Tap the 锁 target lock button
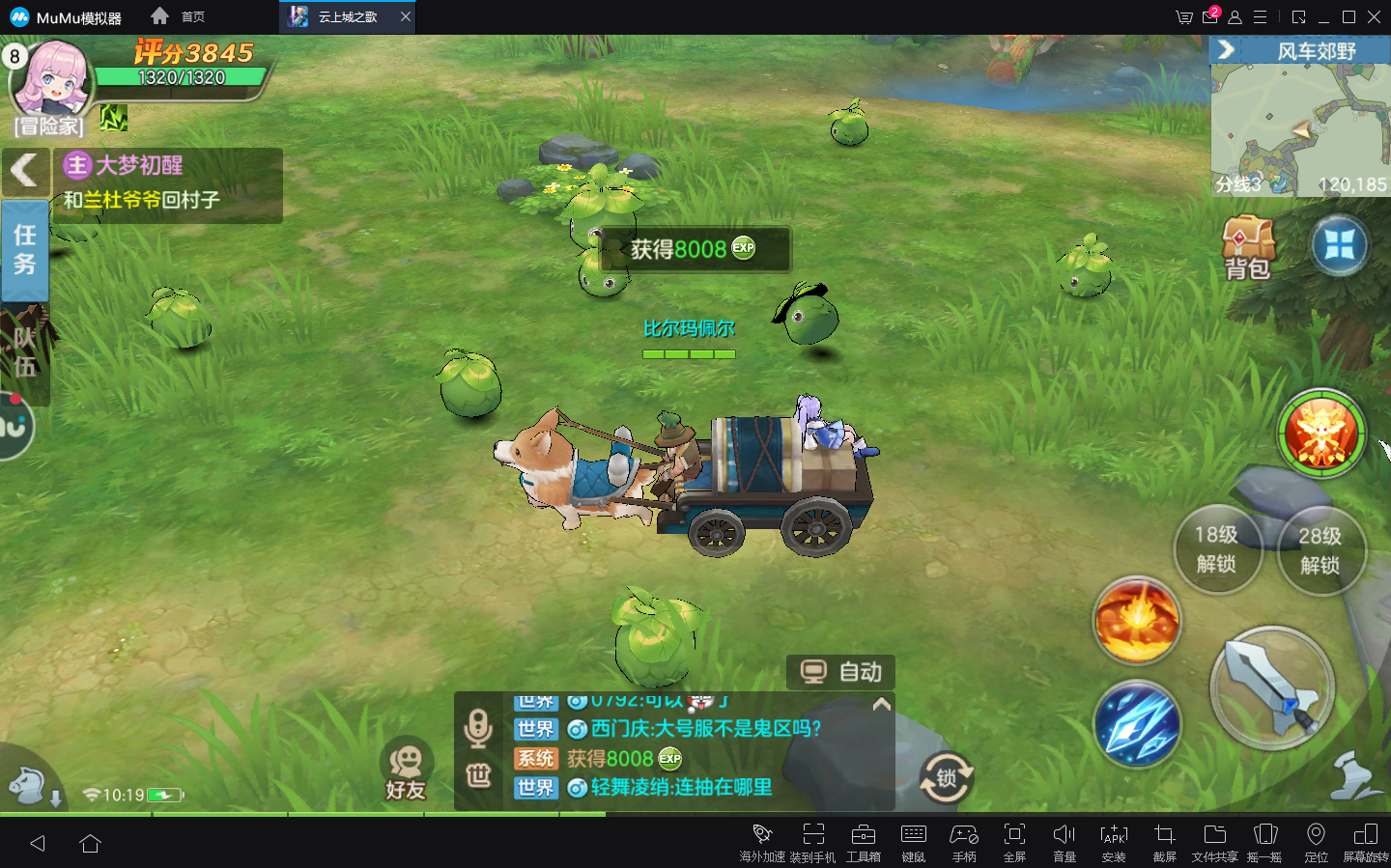The image size is (1391, 868). pyautogui.click(x=946, y=778)
